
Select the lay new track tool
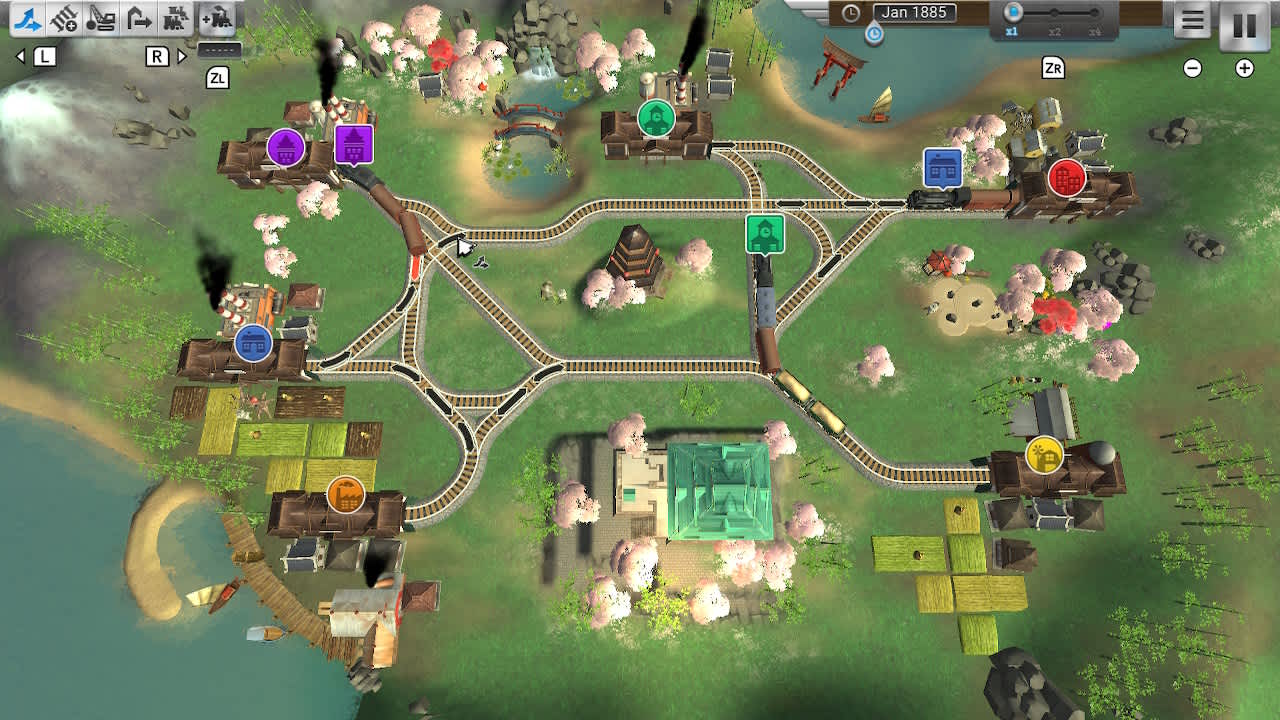pos(62,17)
